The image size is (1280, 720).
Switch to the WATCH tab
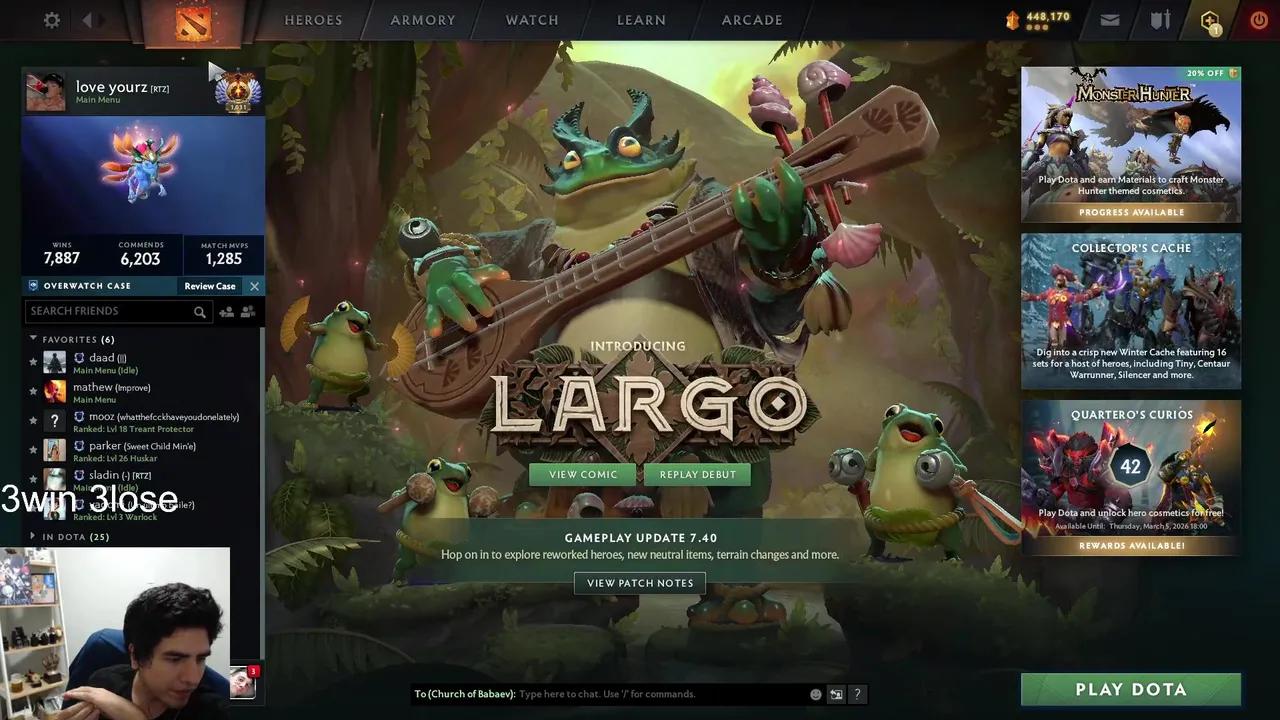point(531,19)
